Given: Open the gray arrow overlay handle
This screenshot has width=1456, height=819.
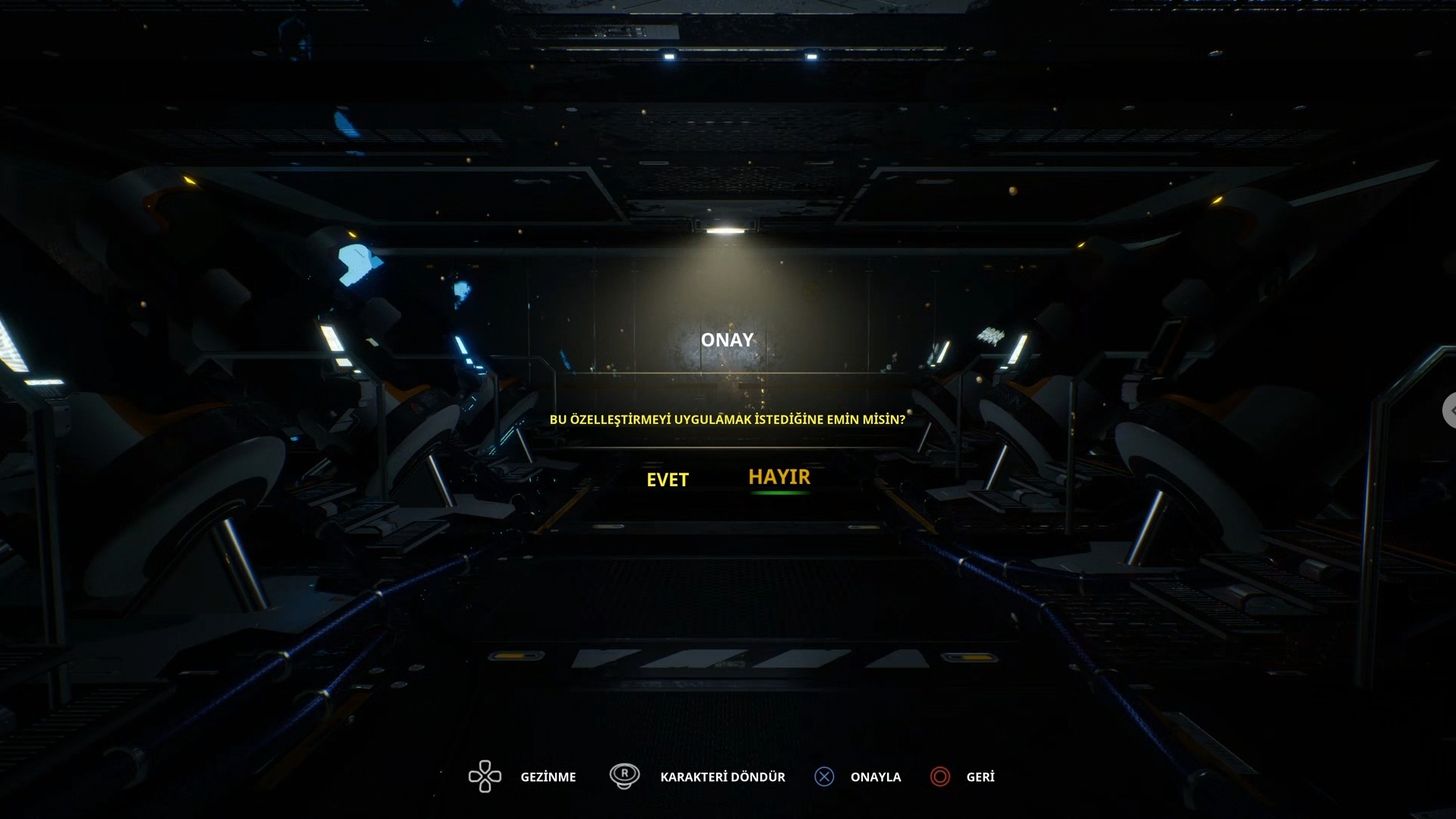Looking at the screenshot, I should click(1449, 410).
